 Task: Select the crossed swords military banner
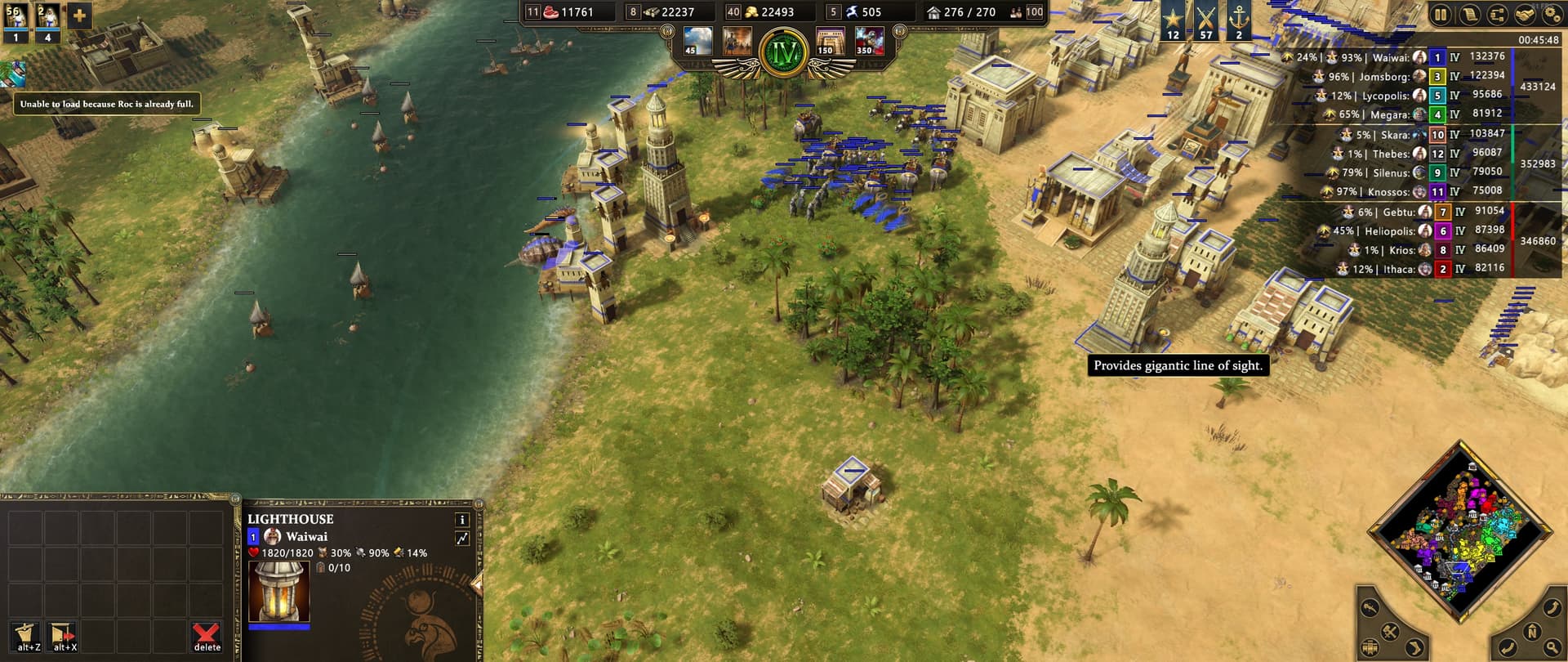pyautogui.click(x=1206, y=21)
